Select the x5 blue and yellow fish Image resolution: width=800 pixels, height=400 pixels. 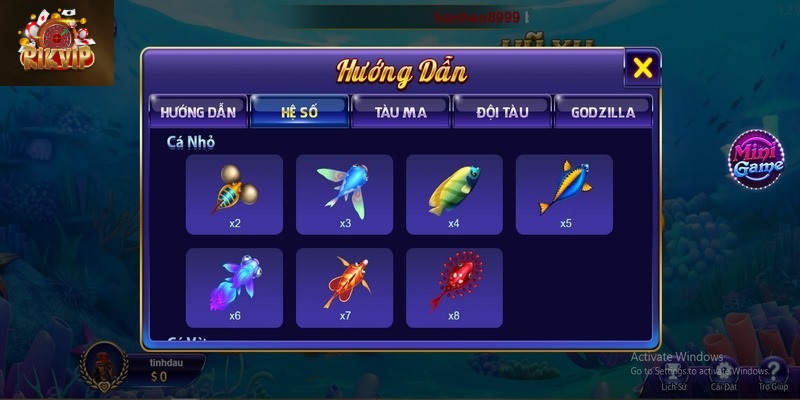(x=564, y=194)
